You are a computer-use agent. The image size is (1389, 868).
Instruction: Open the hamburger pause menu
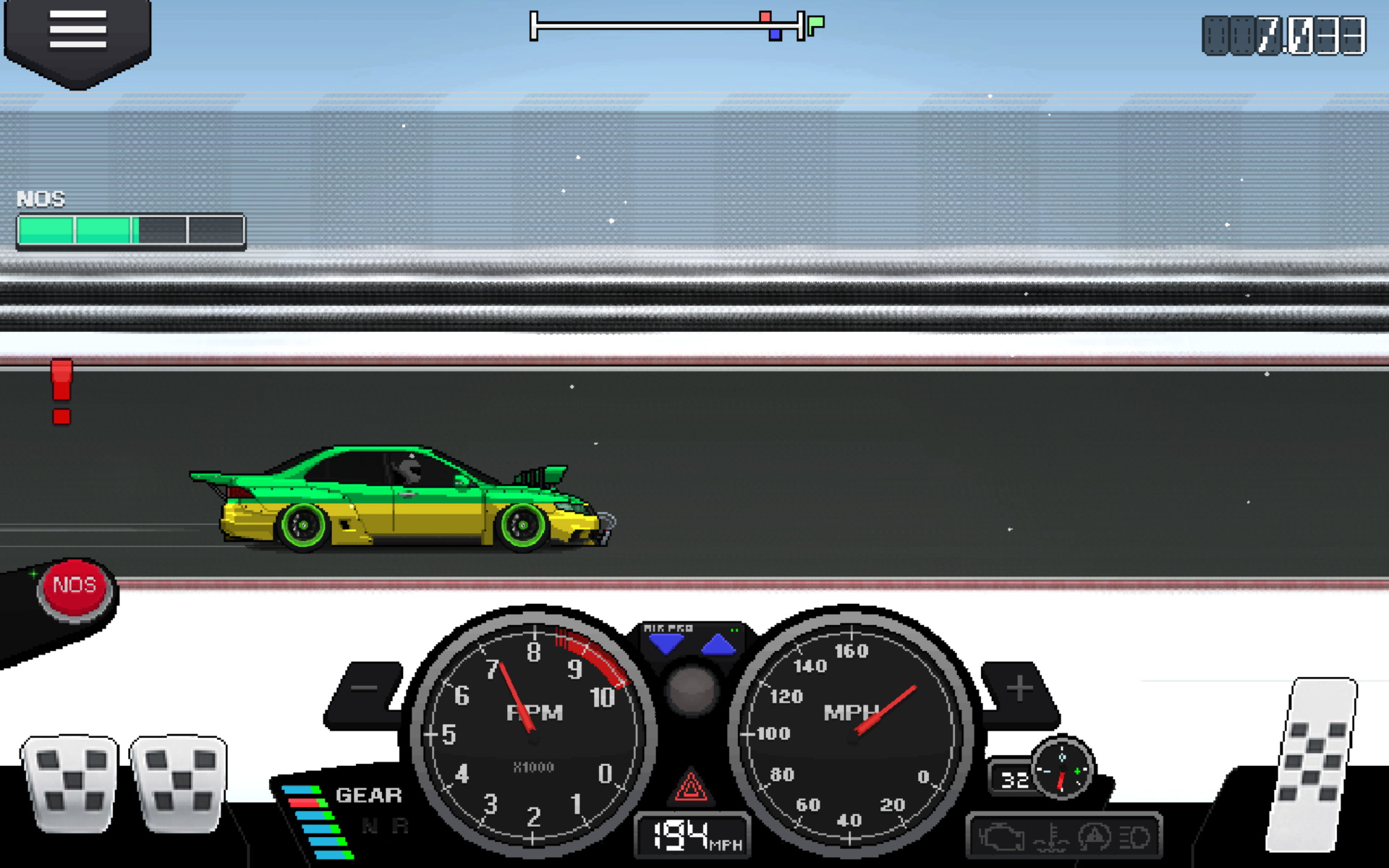click(77, 32)
